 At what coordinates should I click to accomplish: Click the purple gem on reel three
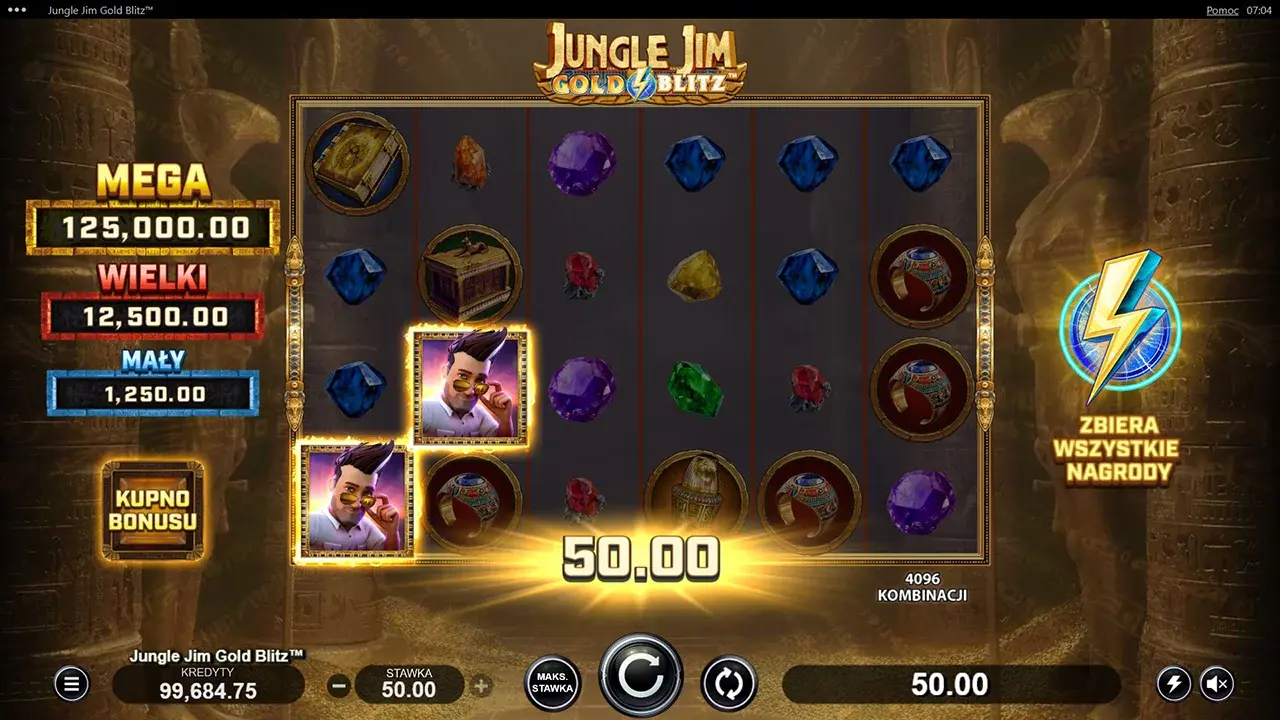[581, 165]
